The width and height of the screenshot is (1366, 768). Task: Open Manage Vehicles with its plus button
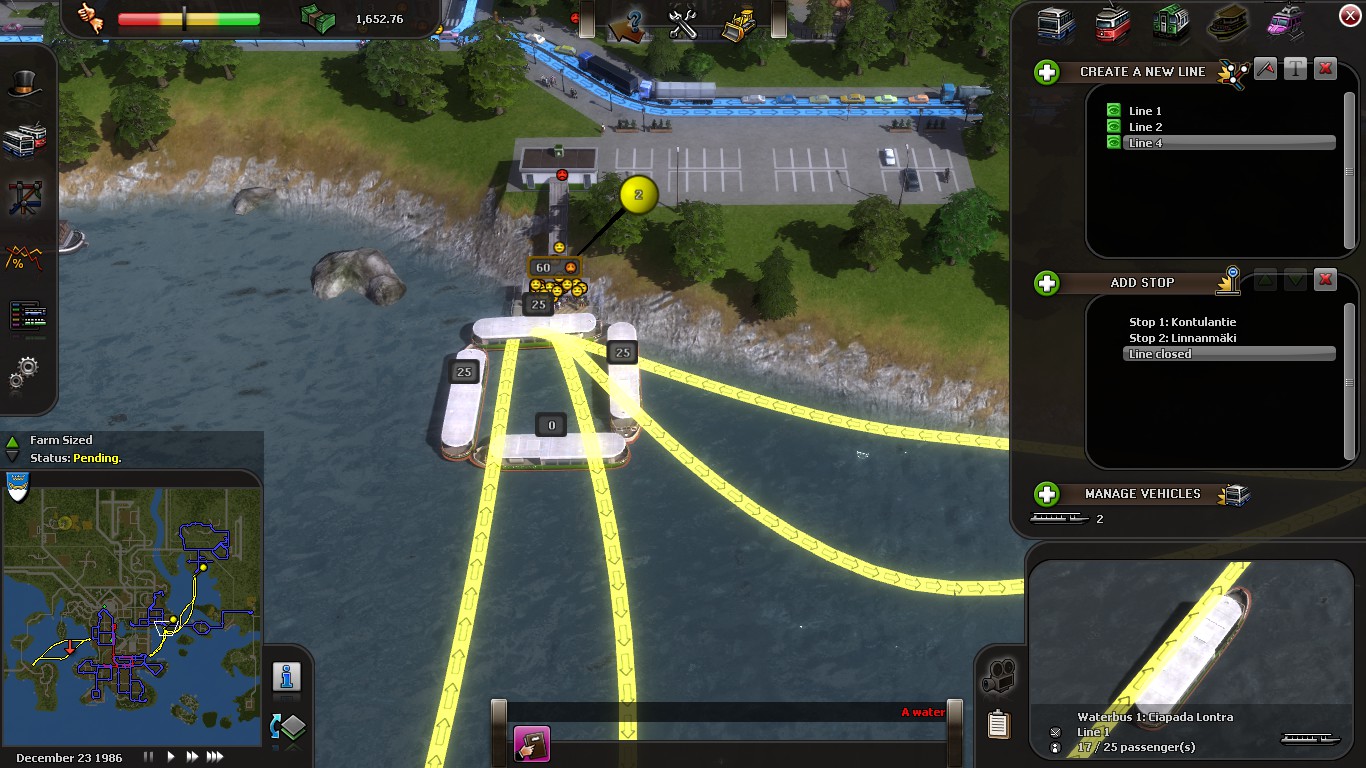point(1047,494)
